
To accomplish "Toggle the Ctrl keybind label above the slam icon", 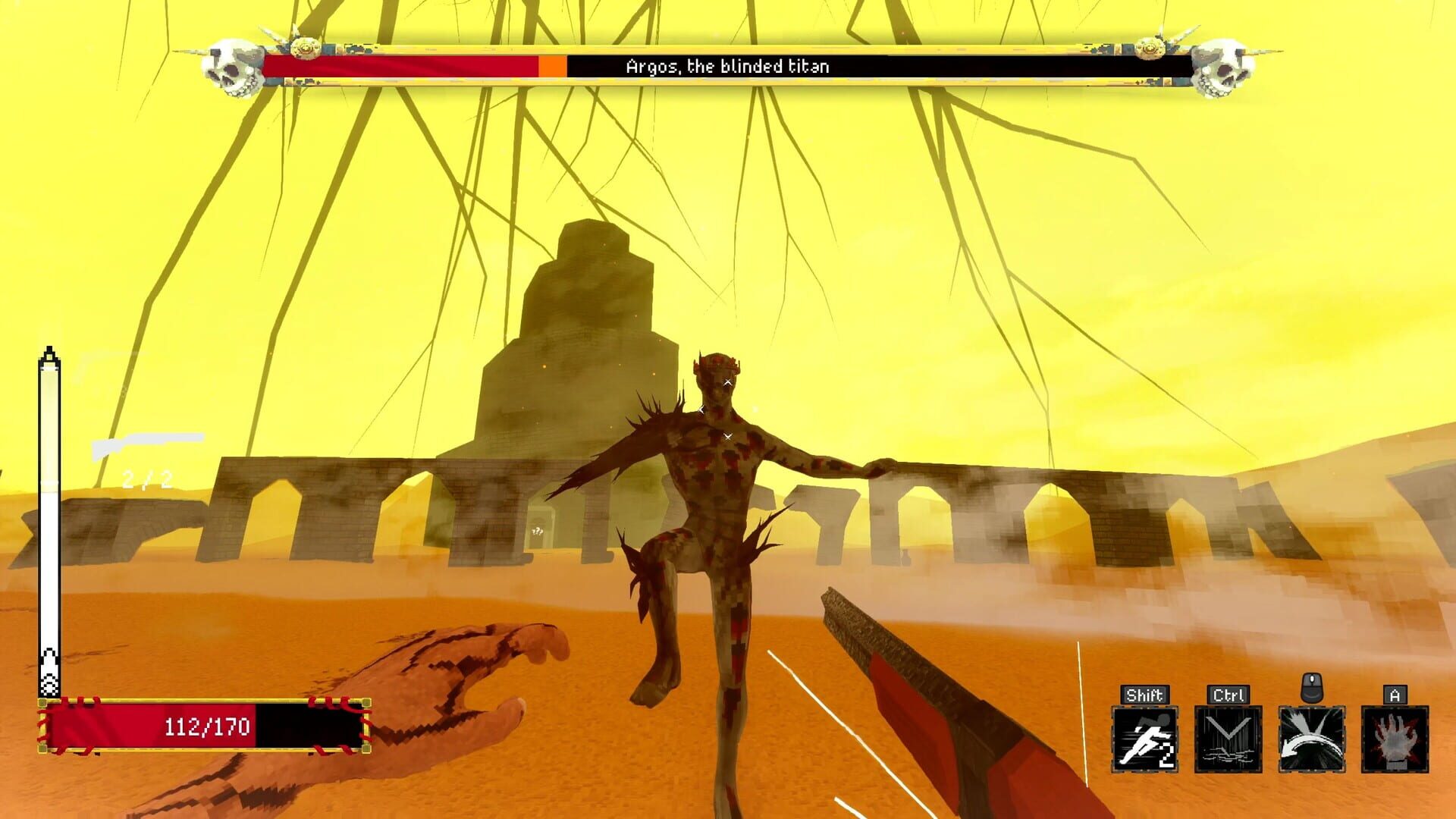I will (1229, 694).
